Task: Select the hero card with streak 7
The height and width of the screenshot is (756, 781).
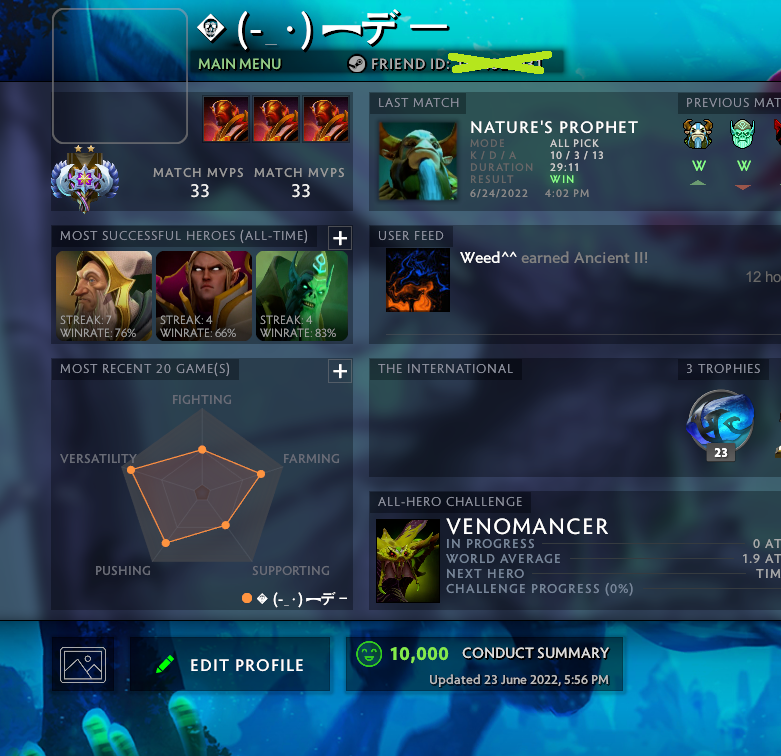Action: [104, 295]
